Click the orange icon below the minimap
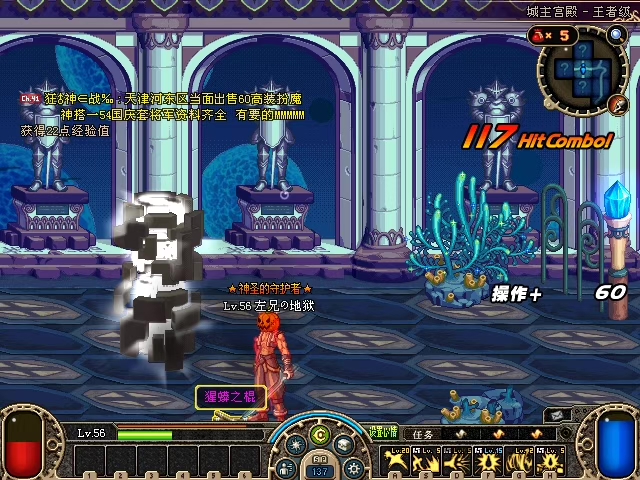Image resolution: width=640 pixels, height=480 pixels. pyautogui.click(x=617, y=104)
